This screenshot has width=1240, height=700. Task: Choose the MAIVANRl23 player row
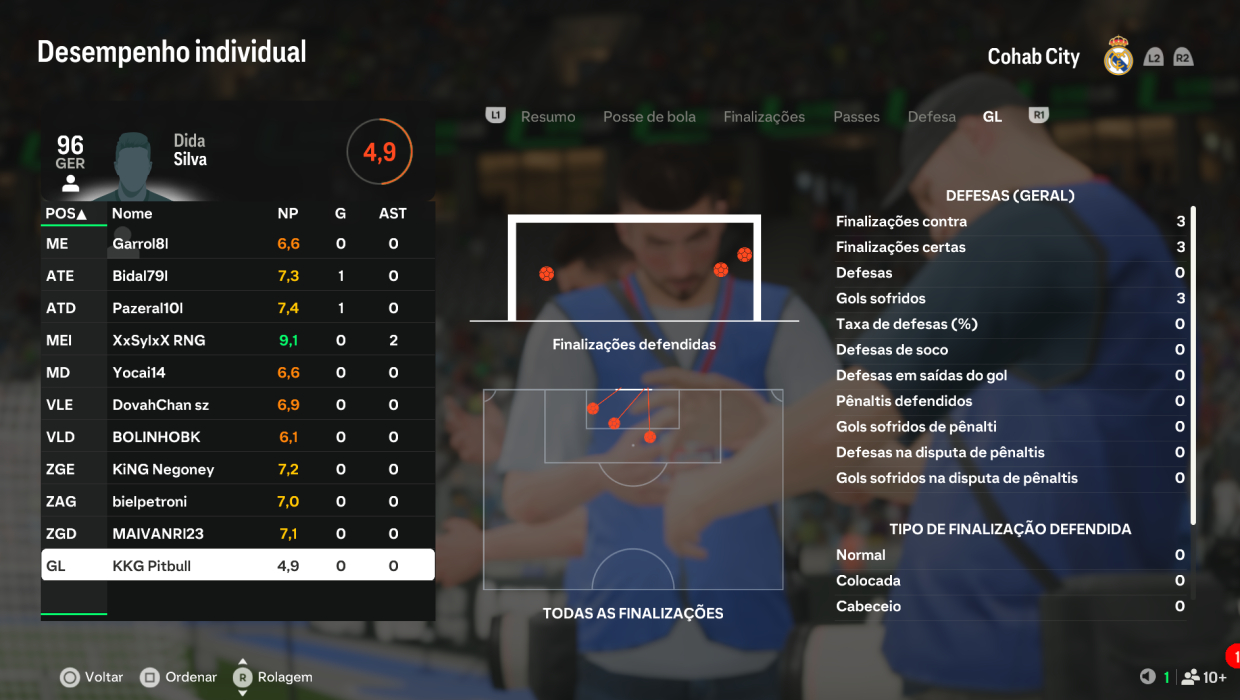tap(238, 534)
